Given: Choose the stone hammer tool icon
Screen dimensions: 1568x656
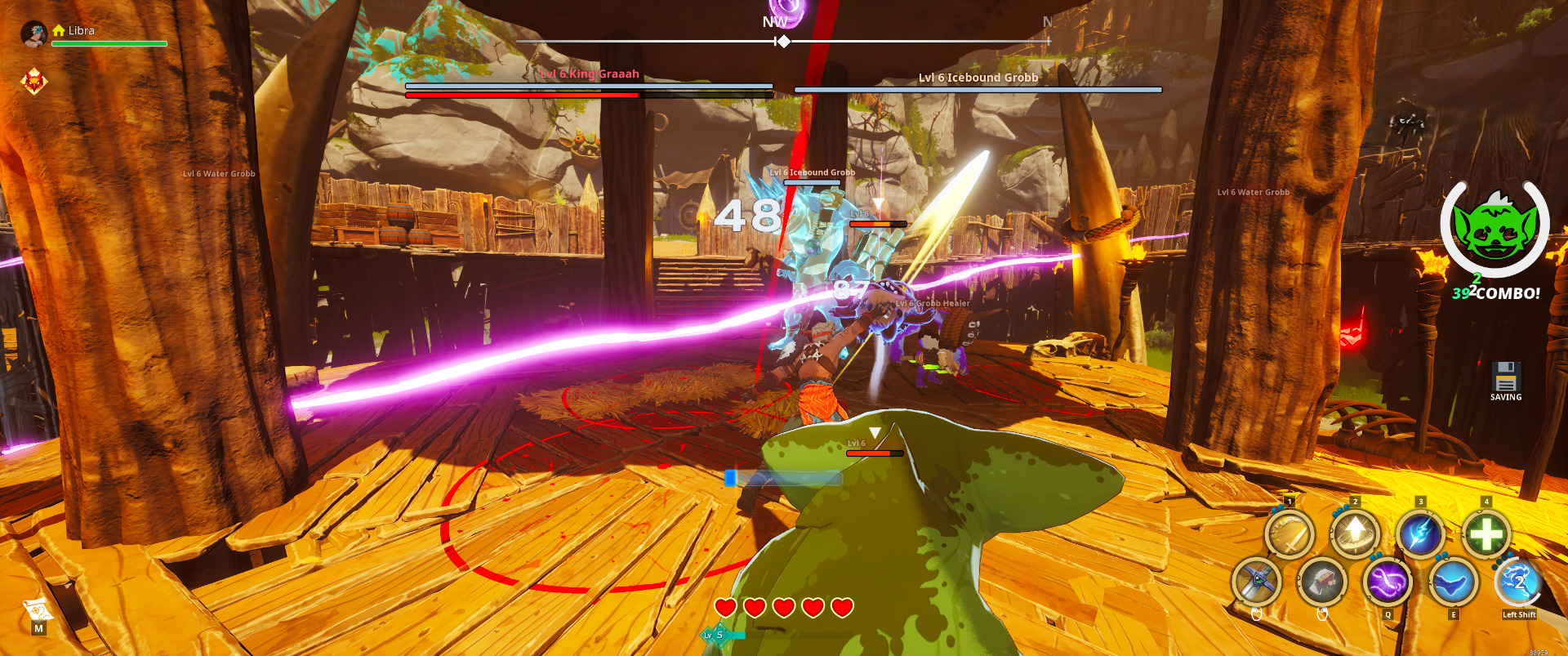Looking at the screenshot, I should point(1322,582).
